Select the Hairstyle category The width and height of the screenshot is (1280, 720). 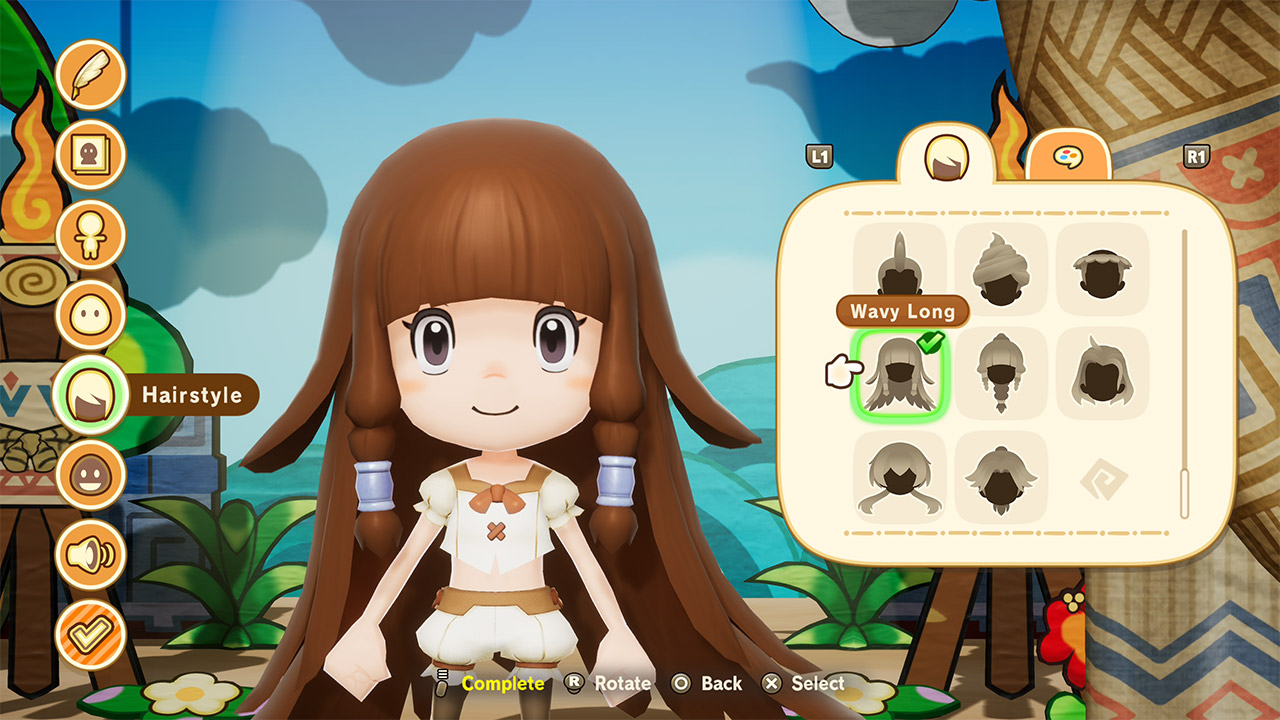[90, 396]
